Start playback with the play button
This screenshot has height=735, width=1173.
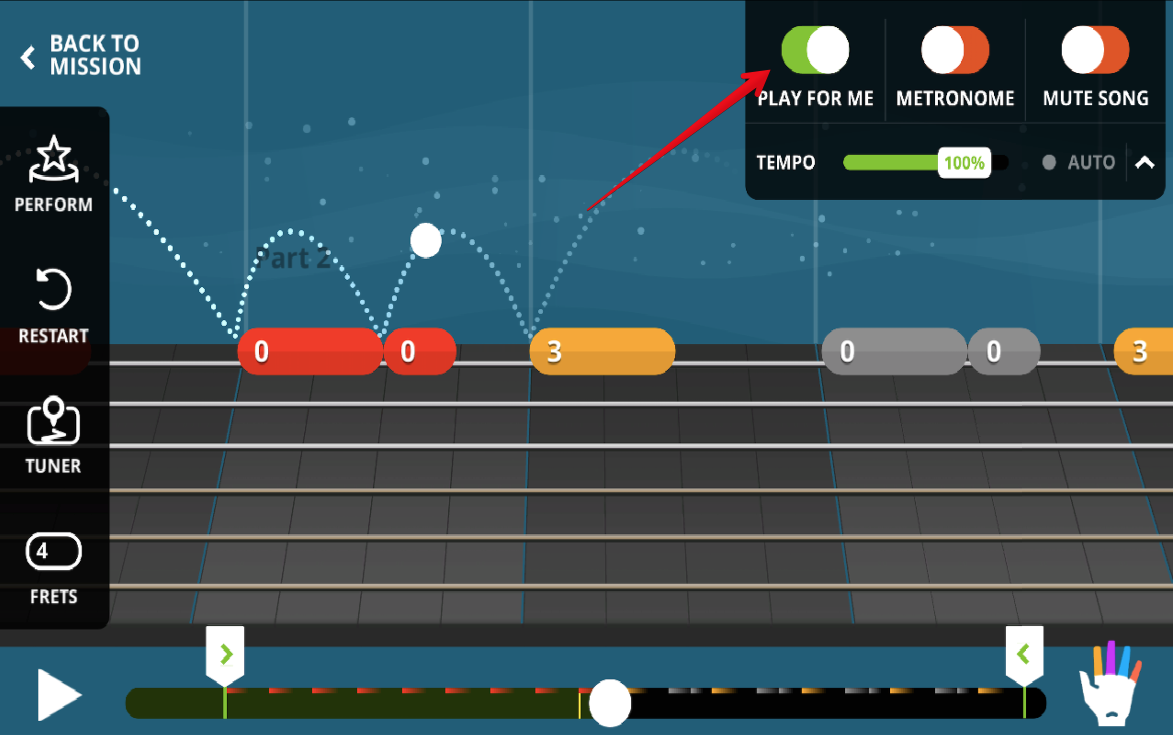point(58,695)
